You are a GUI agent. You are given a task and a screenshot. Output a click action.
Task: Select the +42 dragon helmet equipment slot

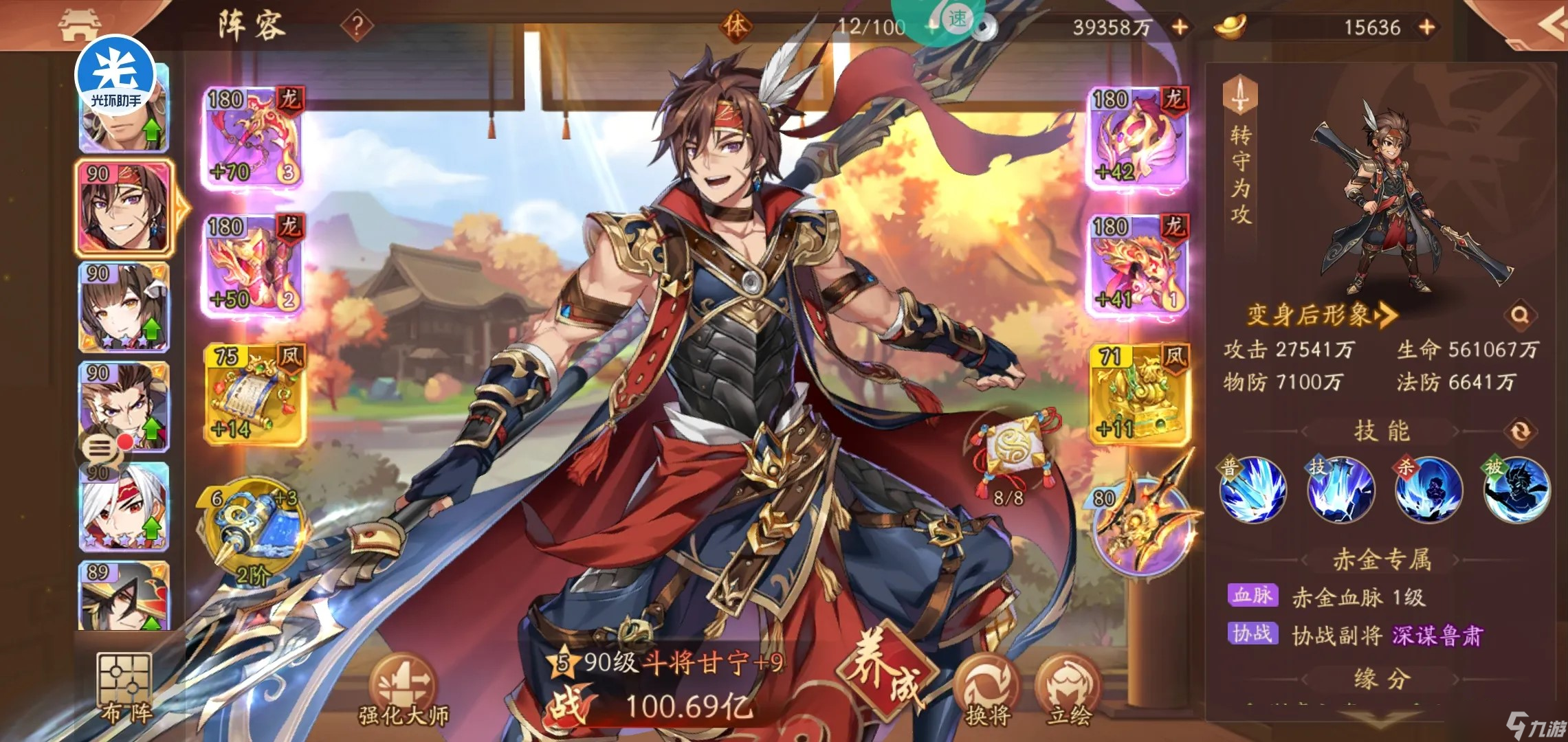1138,137
